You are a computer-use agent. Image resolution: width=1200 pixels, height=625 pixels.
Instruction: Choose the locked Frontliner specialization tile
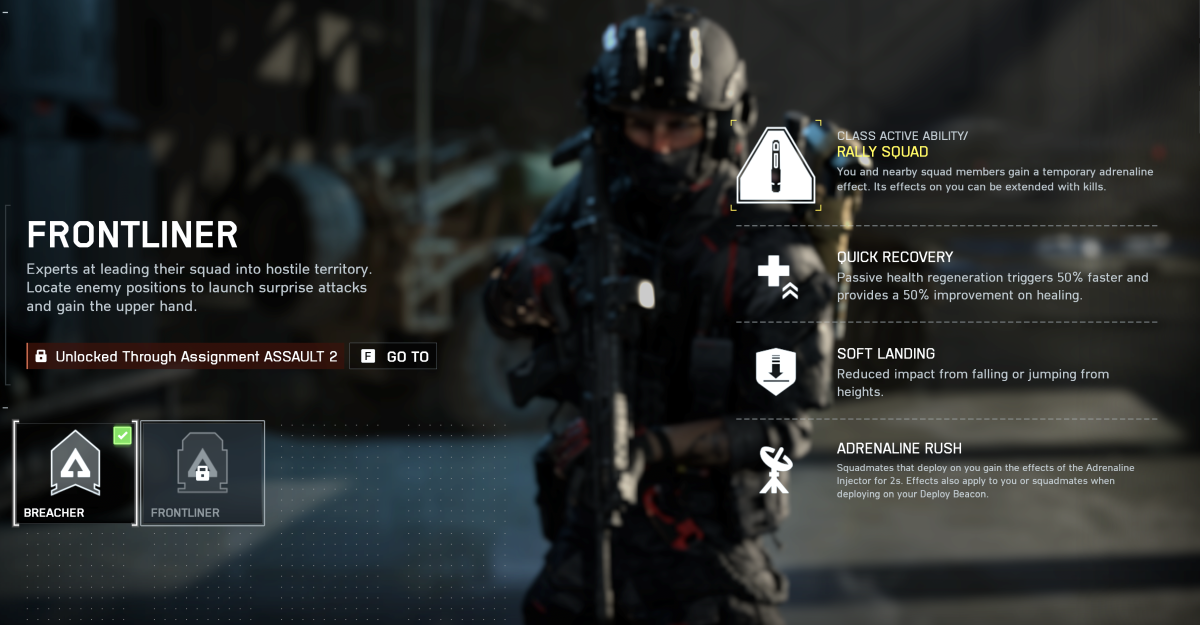click(x=202, y=472)
